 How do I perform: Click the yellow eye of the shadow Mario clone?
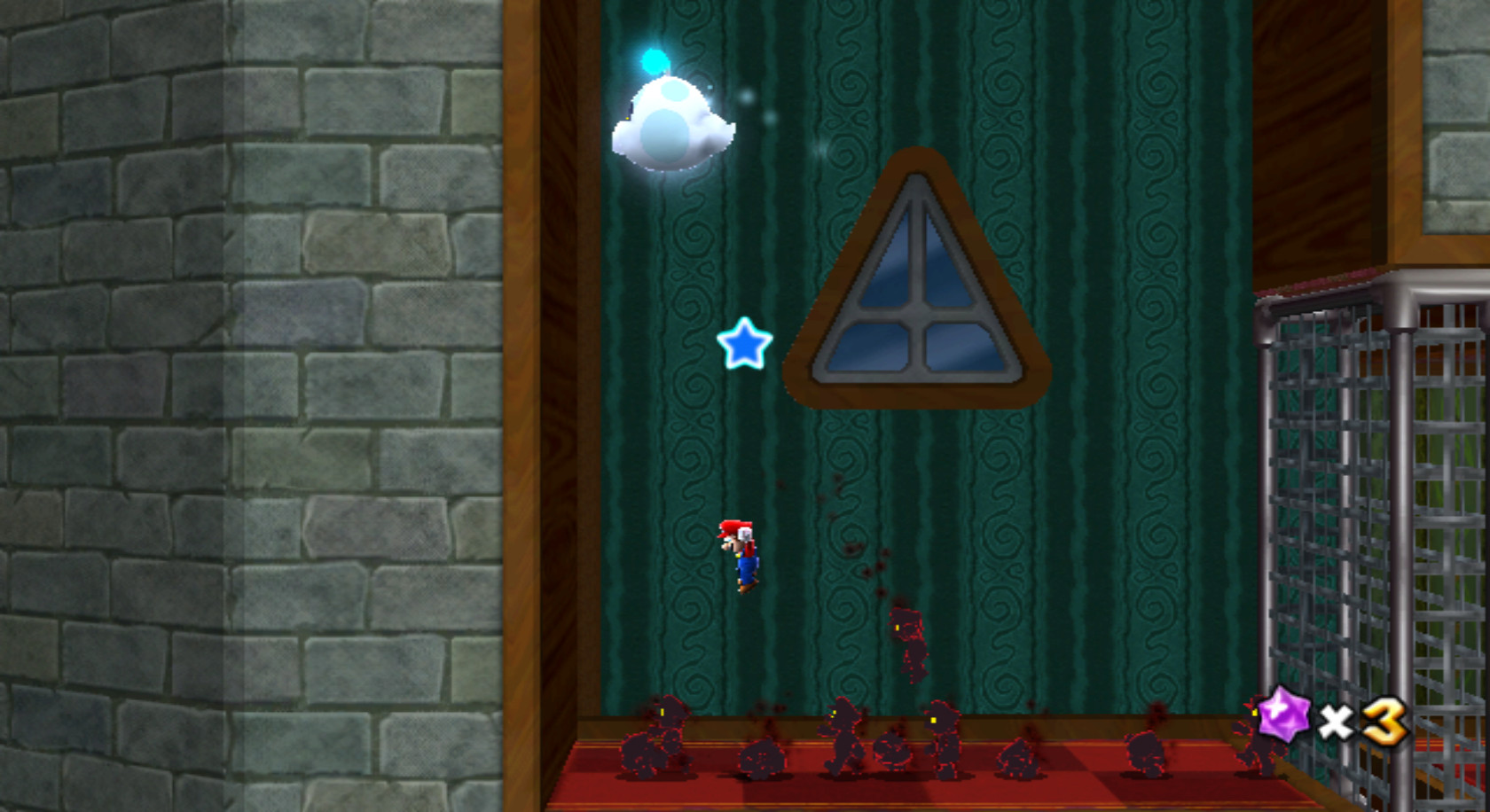click(x=833, y=713)
